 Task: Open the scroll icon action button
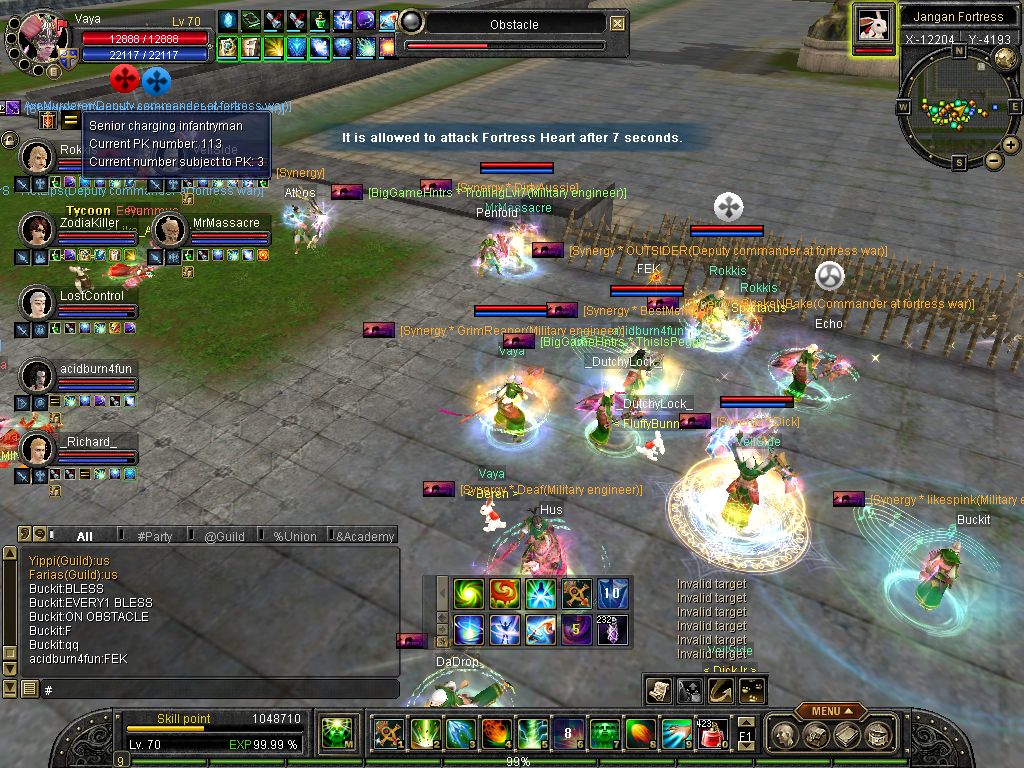coord(659,690)
